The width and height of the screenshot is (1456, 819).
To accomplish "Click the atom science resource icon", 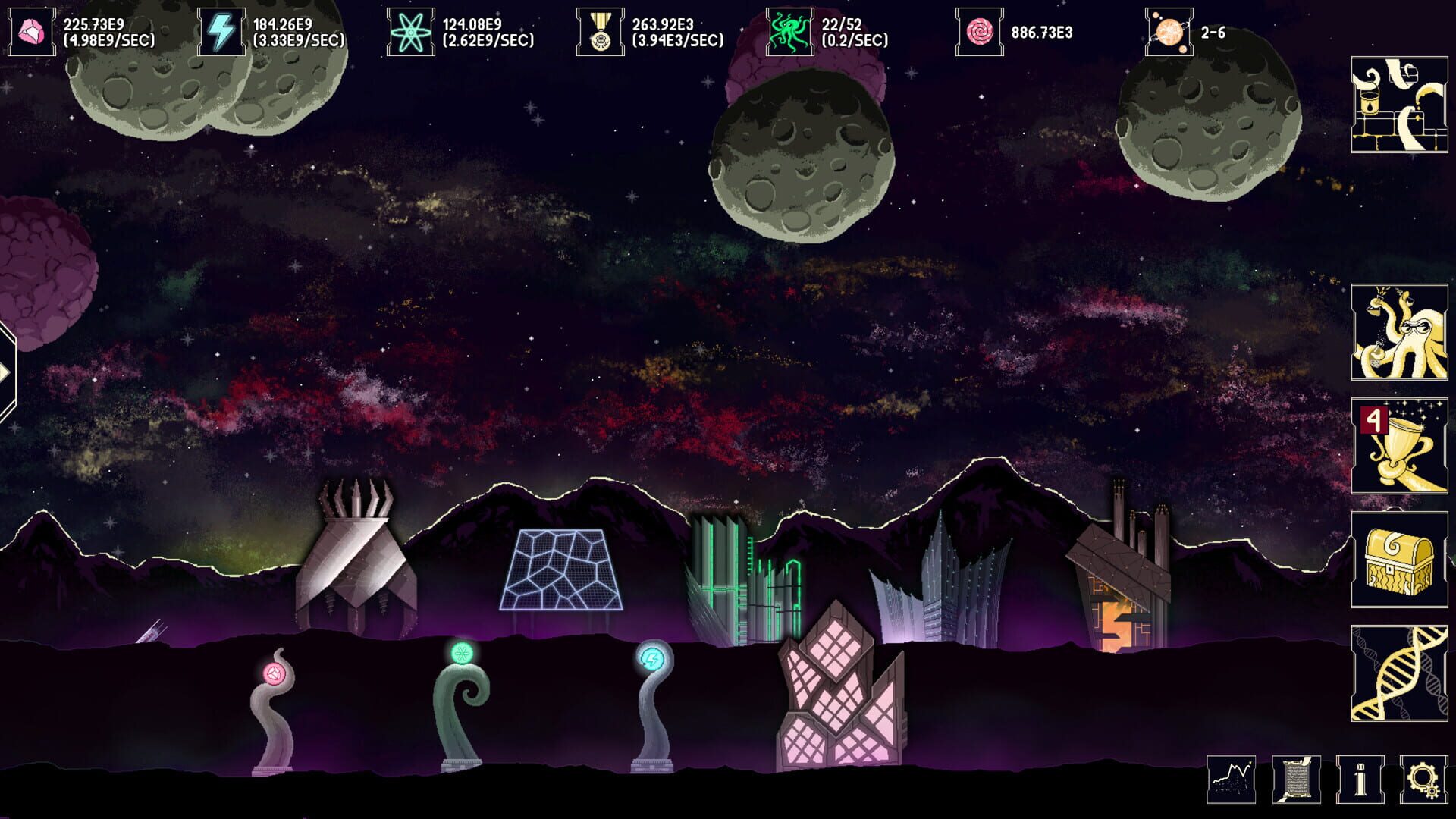I will [x=409, y=31].
